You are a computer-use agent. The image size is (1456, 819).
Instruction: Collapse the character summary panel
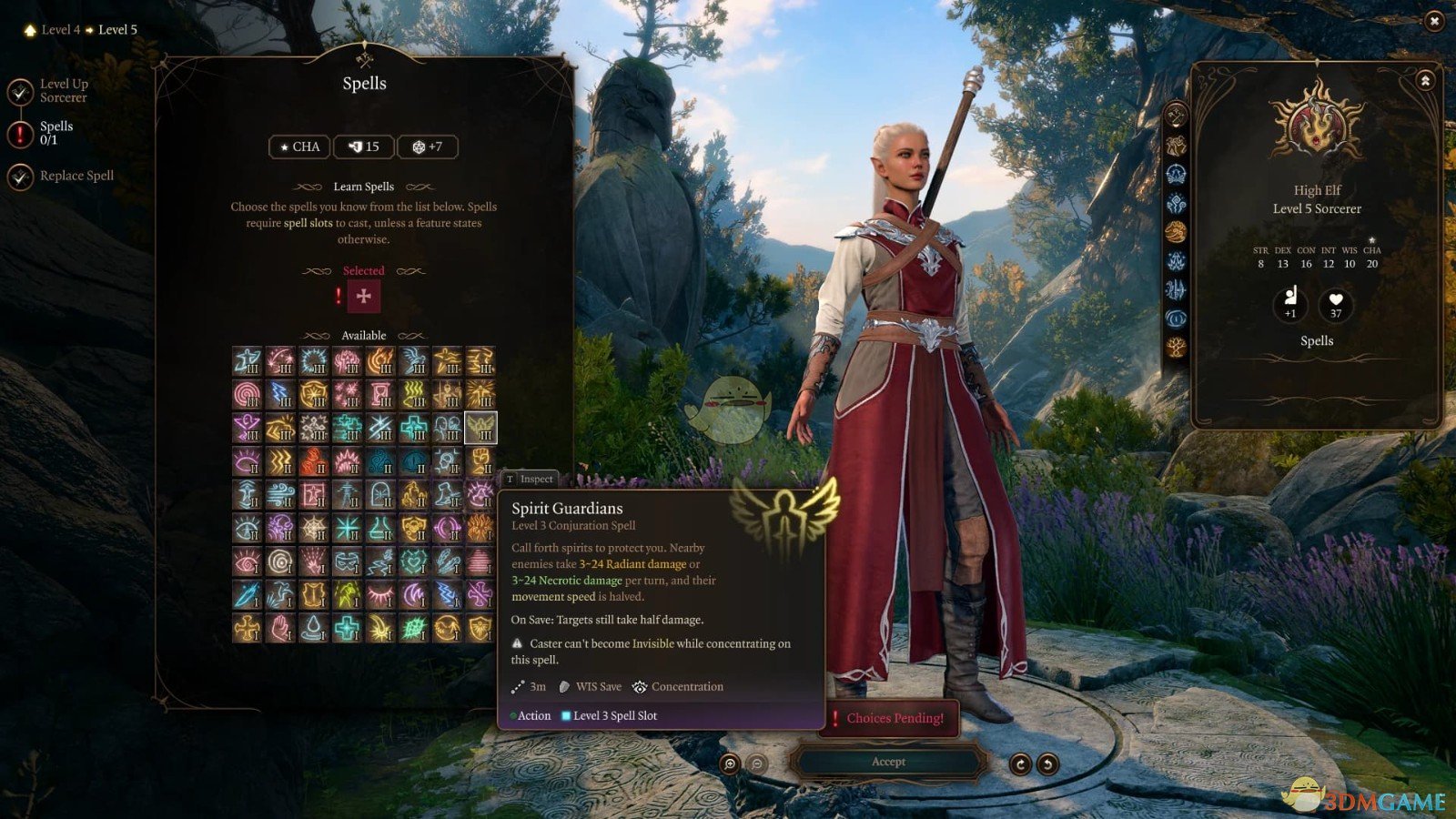point(1425,81)
